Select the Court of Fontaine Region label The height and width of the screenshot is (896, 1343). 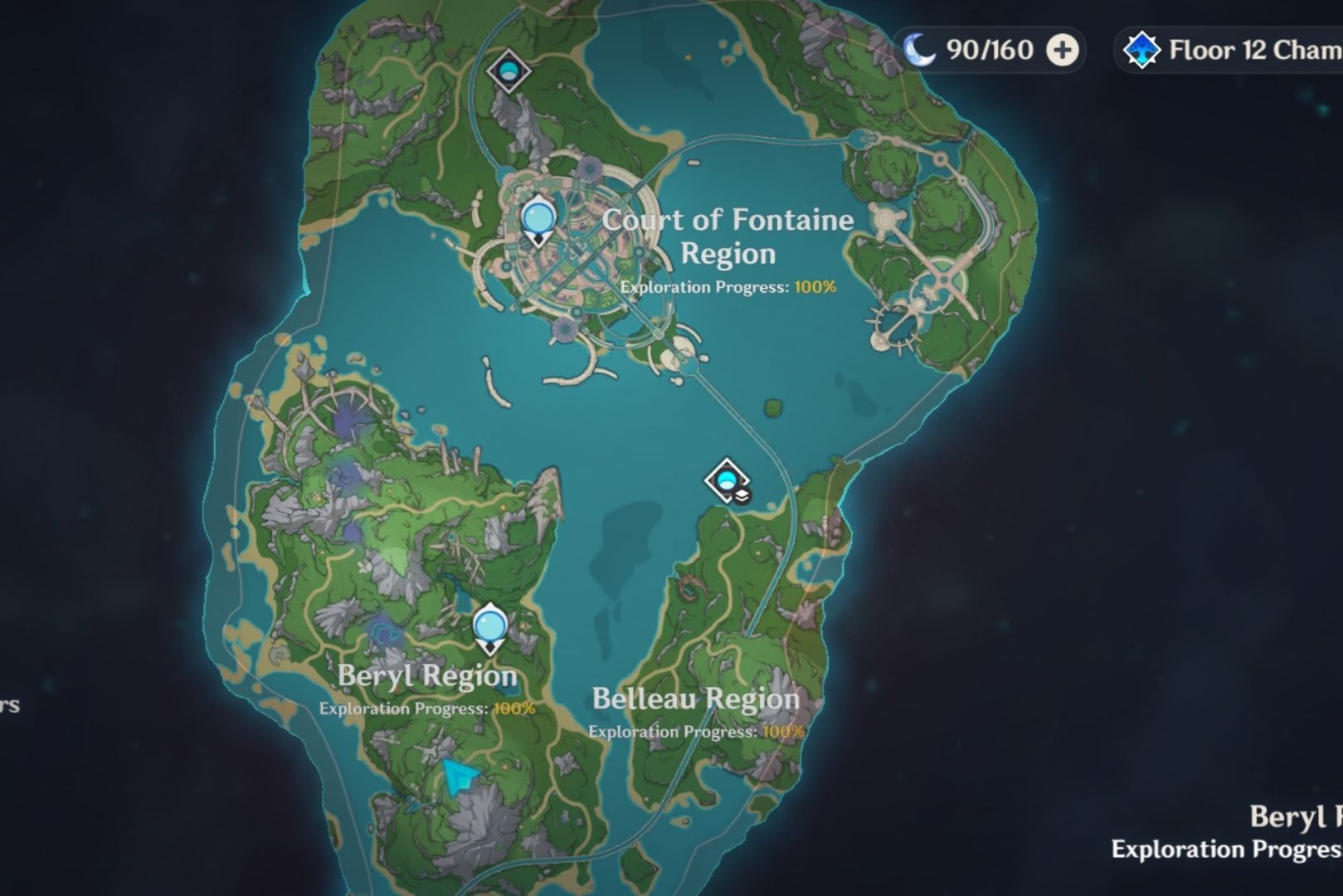click(x=728, y=236)
